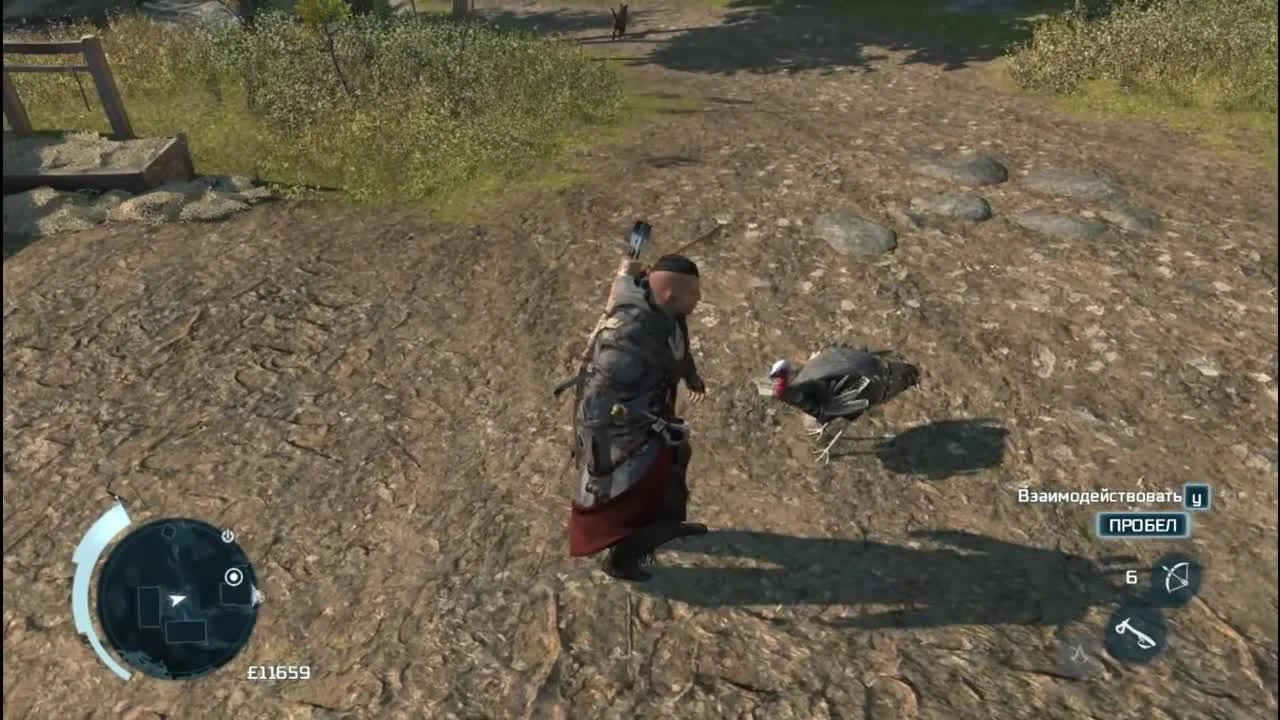This screenshot has height=720, width=1280.
Task: Select the white target ring on the minimap
Action: point(234,576)
